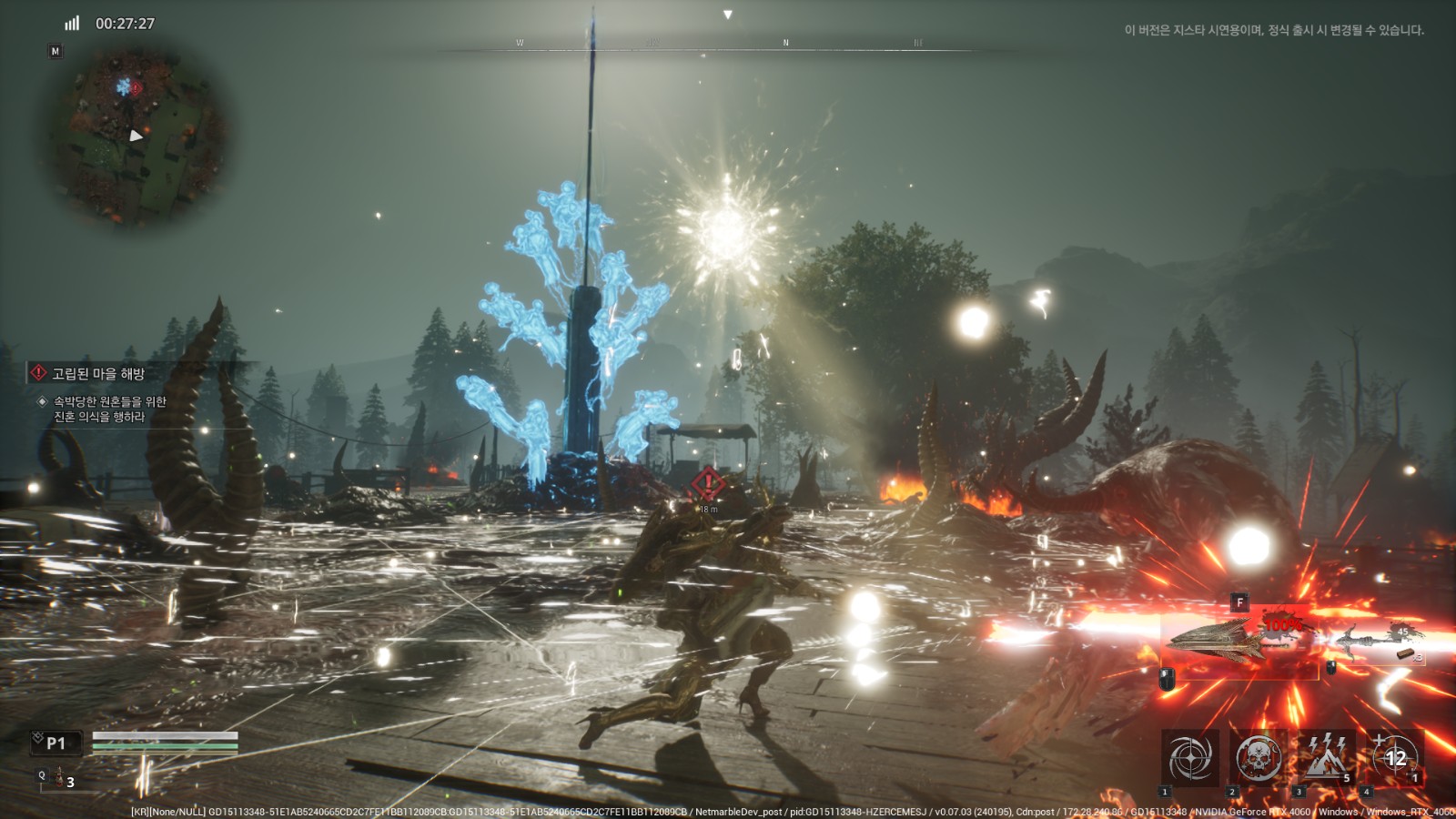Click the P1 player badge
Screen dimensions: 1456x819
tap(55, 743)
